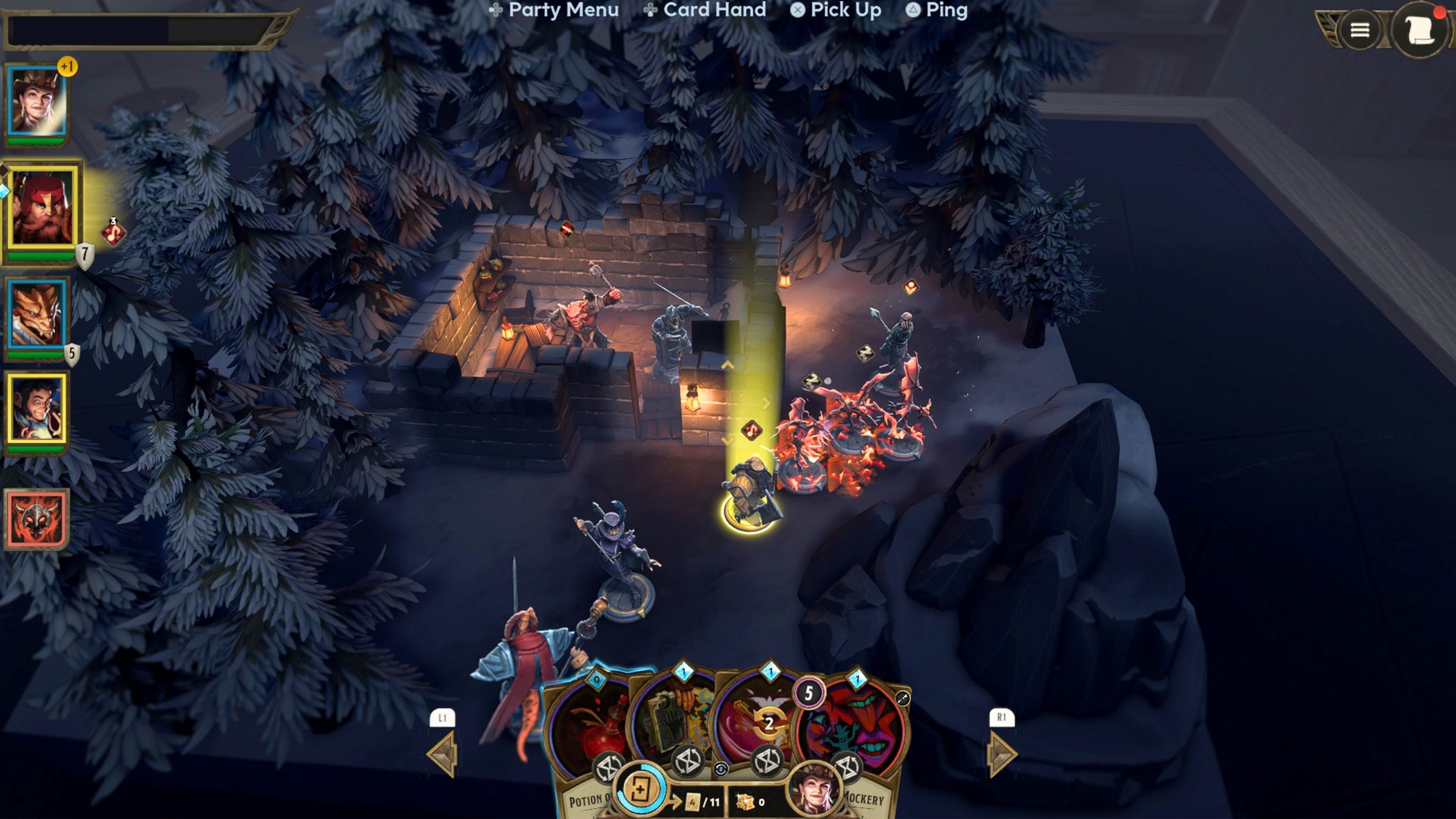
Task: Click the horned-helmet enemy turn icon
Action: (36, 519)
